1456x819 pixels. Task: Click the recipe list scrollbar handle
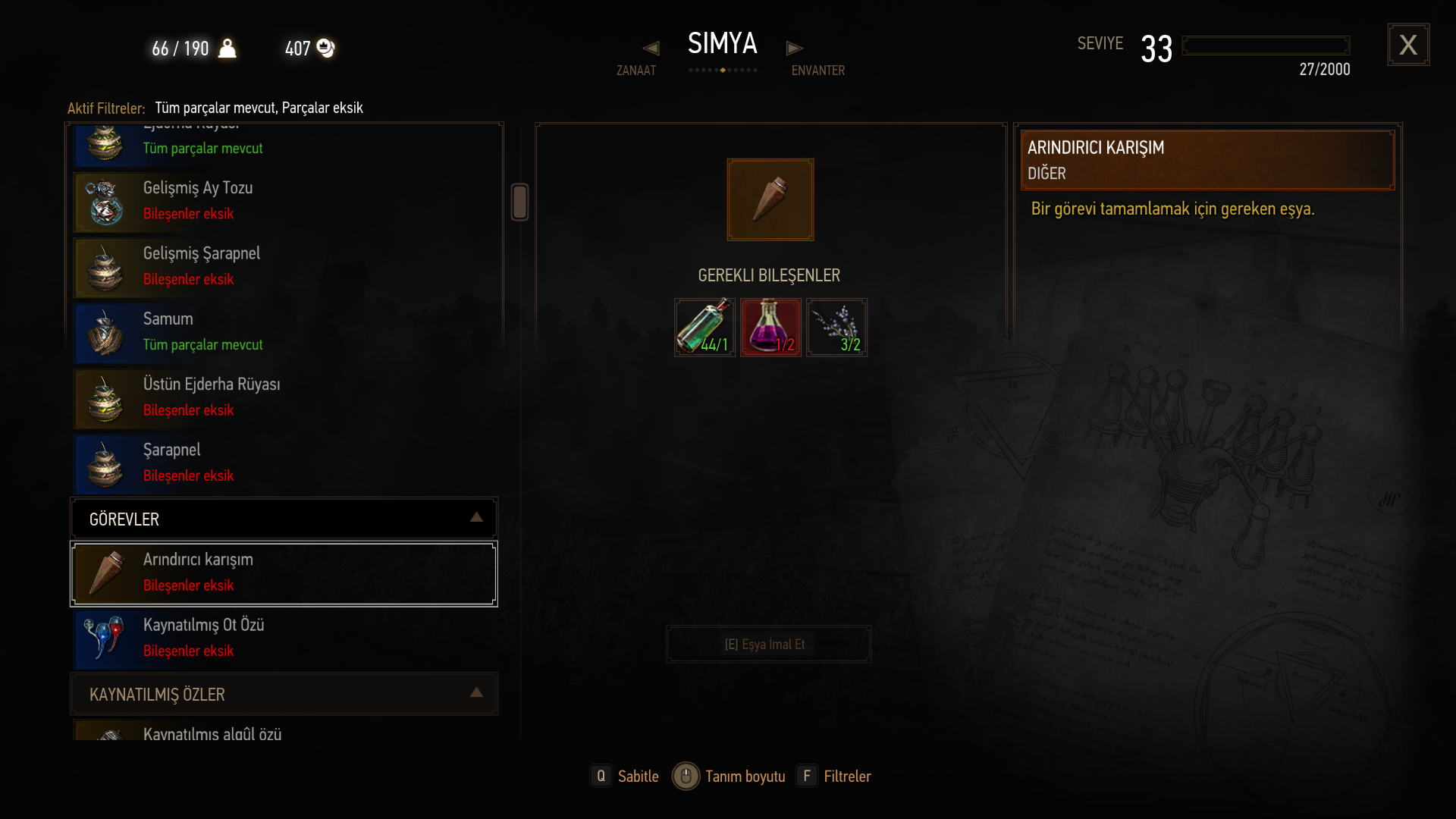pyautogui.click(x=519, y=202)
